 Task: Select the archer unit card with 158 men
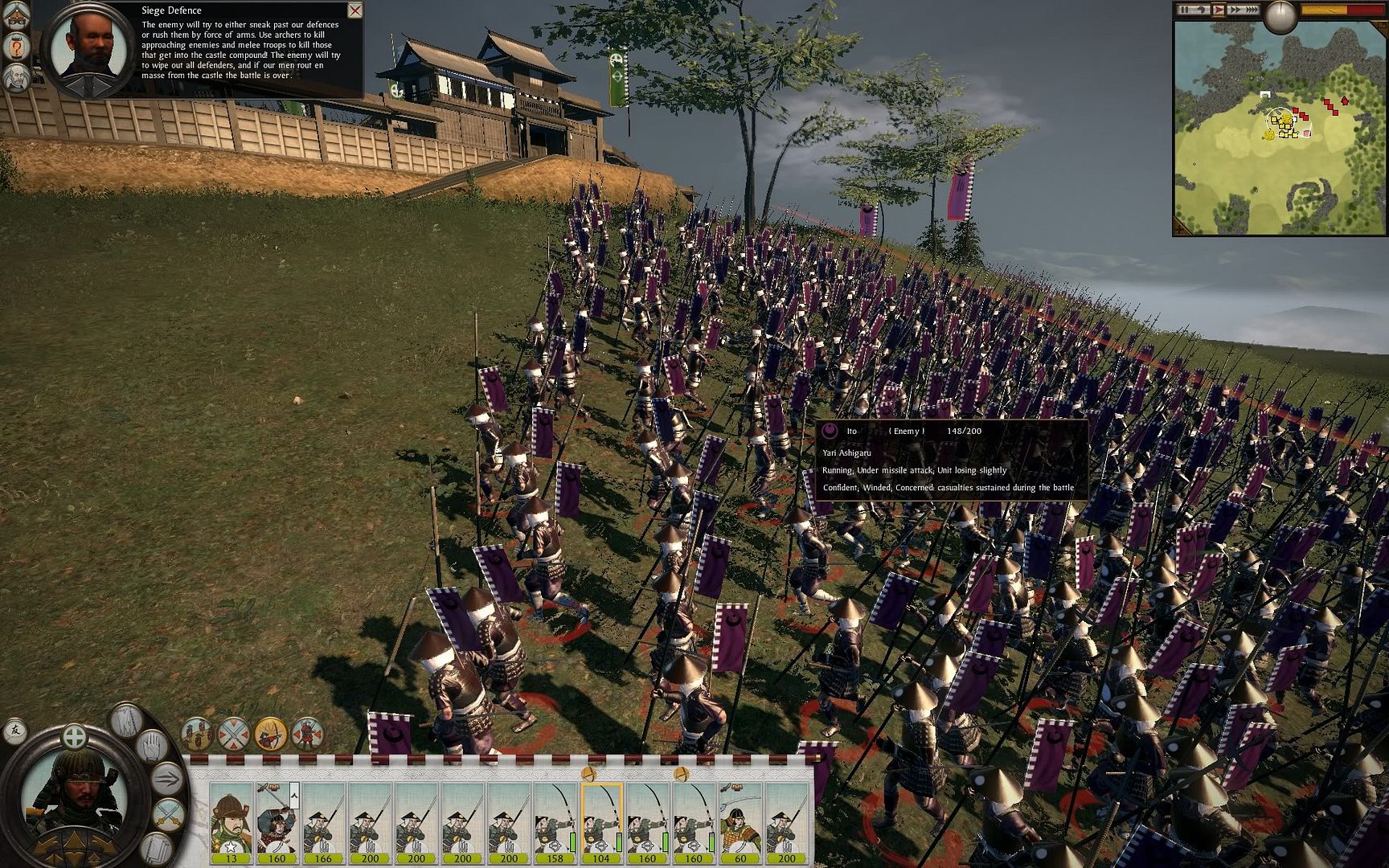pyautogui.click(x=555, y=821)
